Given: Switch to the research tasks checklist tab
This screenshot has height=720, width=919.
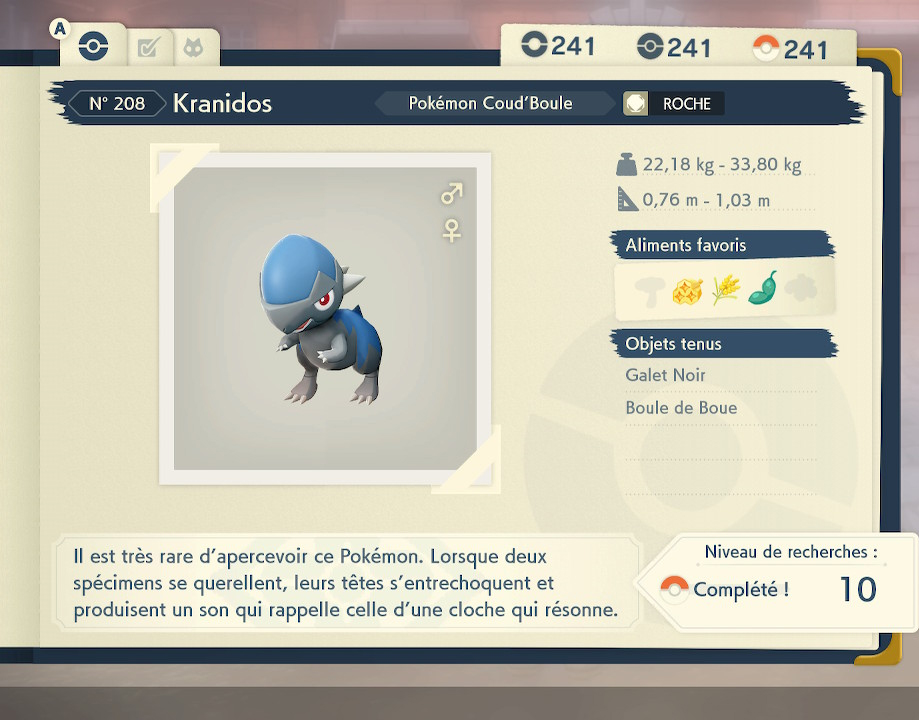Looking at the screenshot, I should [148, 47].
